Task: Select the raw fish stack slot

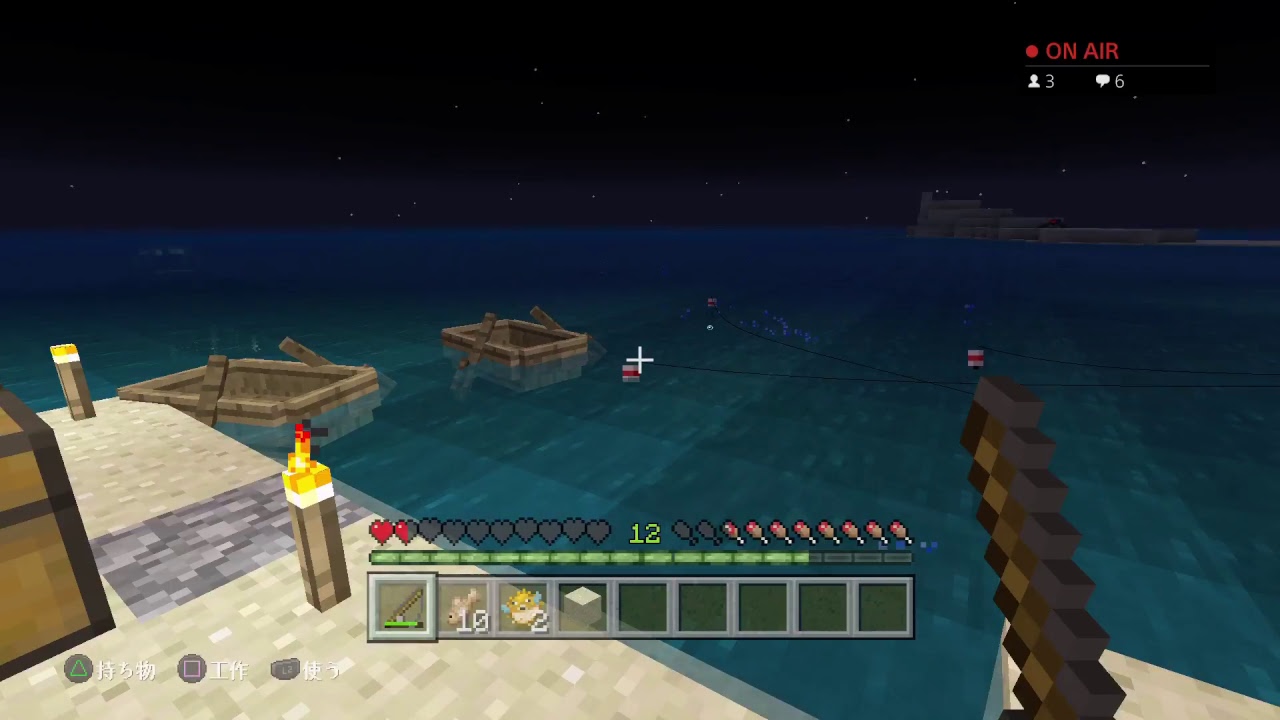Action: (x=465, y=607)
